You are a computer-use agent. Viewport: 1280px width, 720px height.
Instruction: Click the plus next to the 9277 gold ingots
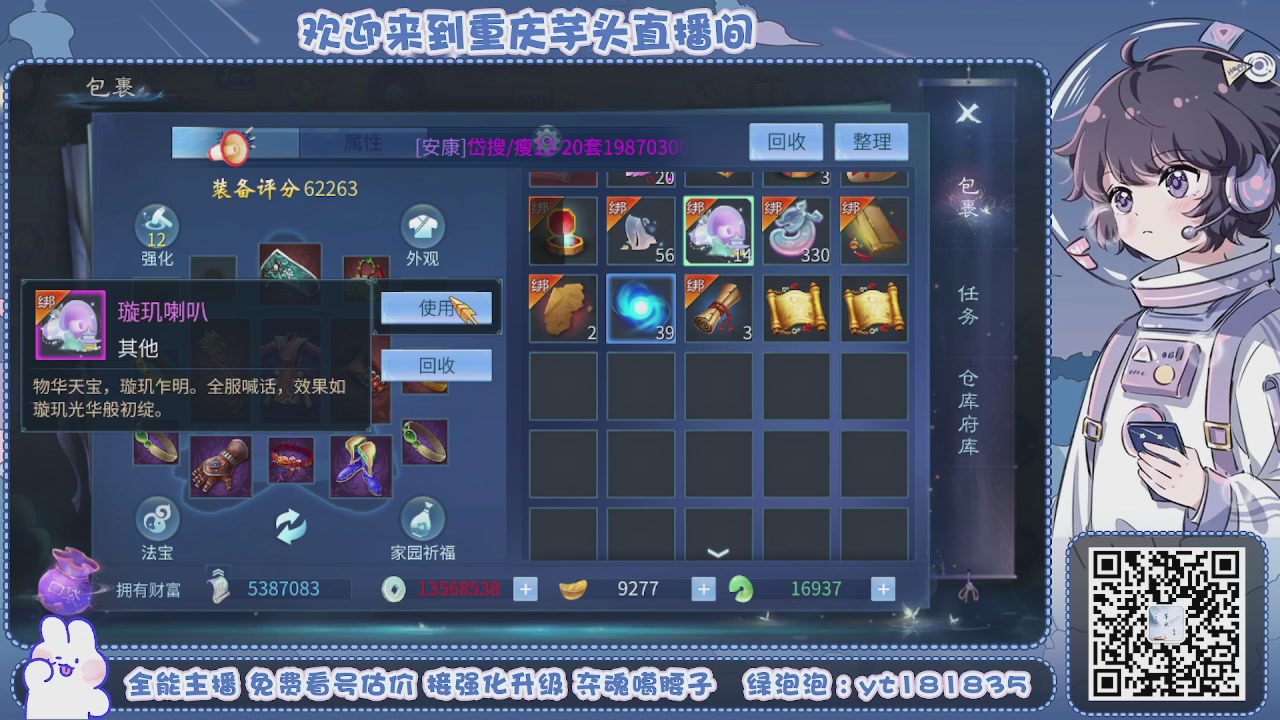tap(703, 588)
